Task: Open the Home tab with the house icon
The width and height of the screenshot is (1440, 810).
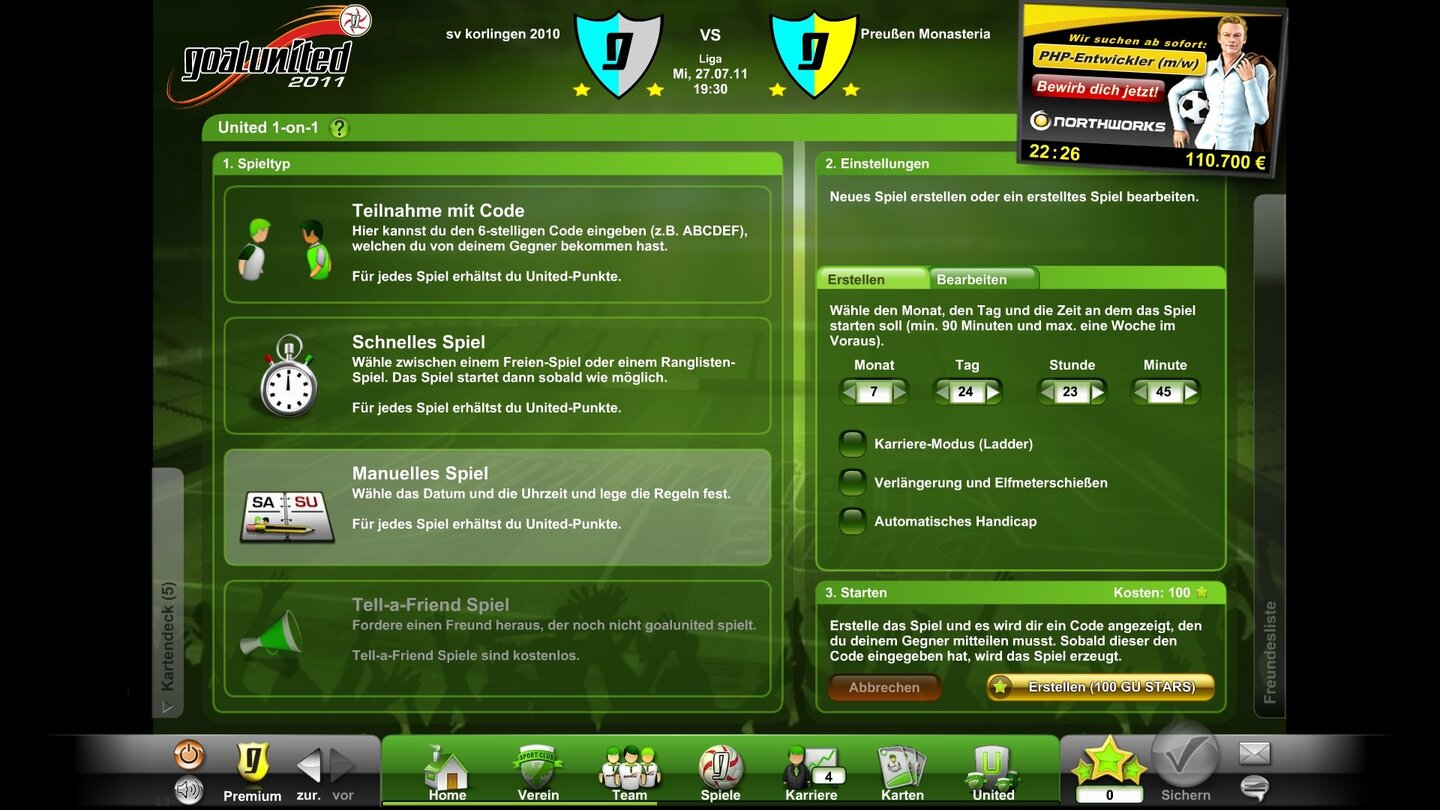Action: point(446,768)
